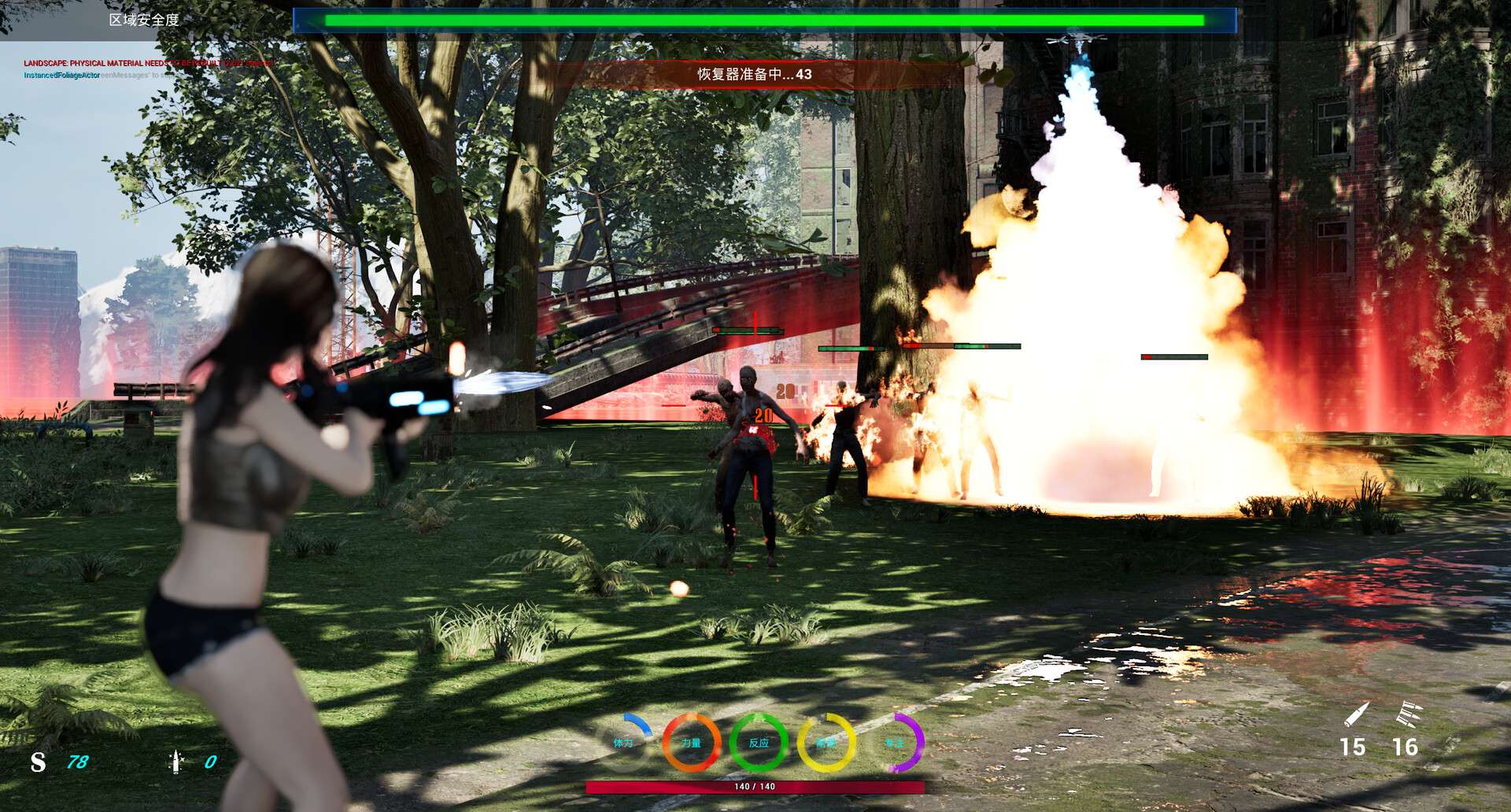Choose the green 反应 reaction ring
The height and width of the screenshot is (812, 1511).
click(759, 742)
